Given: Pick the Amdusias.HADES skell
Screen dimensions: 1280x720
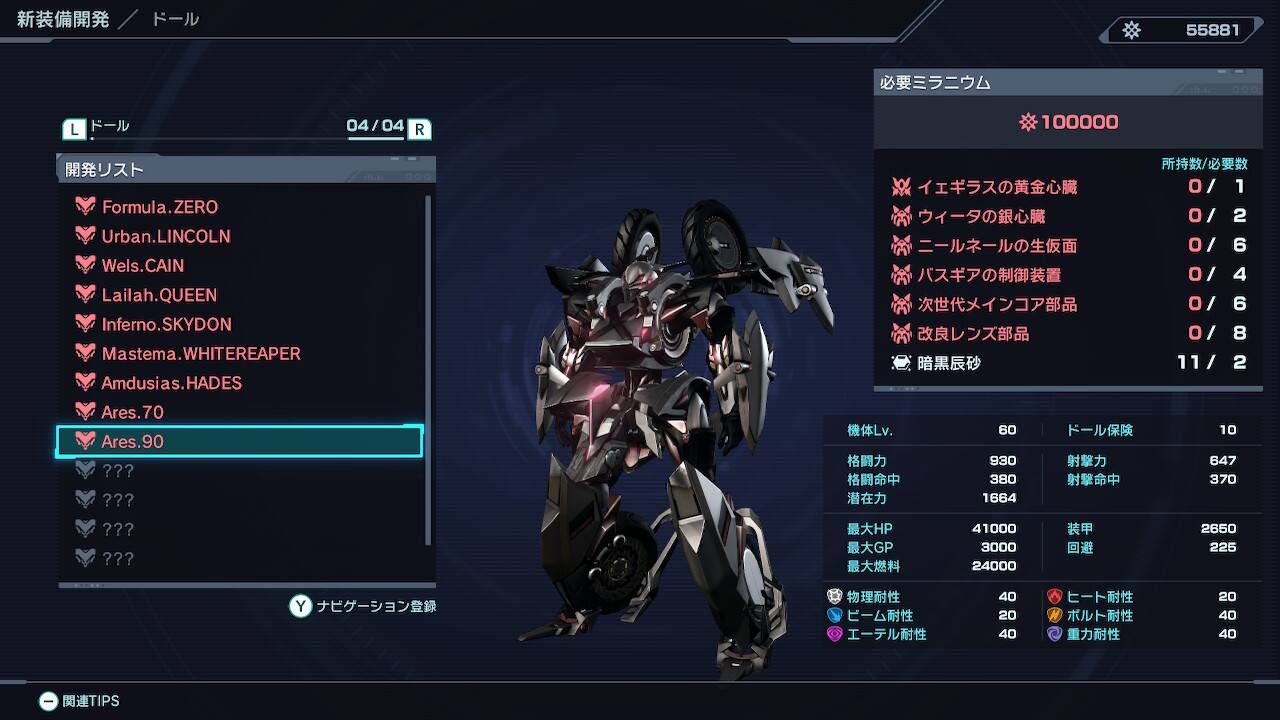Looking at the screenshot, I should (171, 383).
